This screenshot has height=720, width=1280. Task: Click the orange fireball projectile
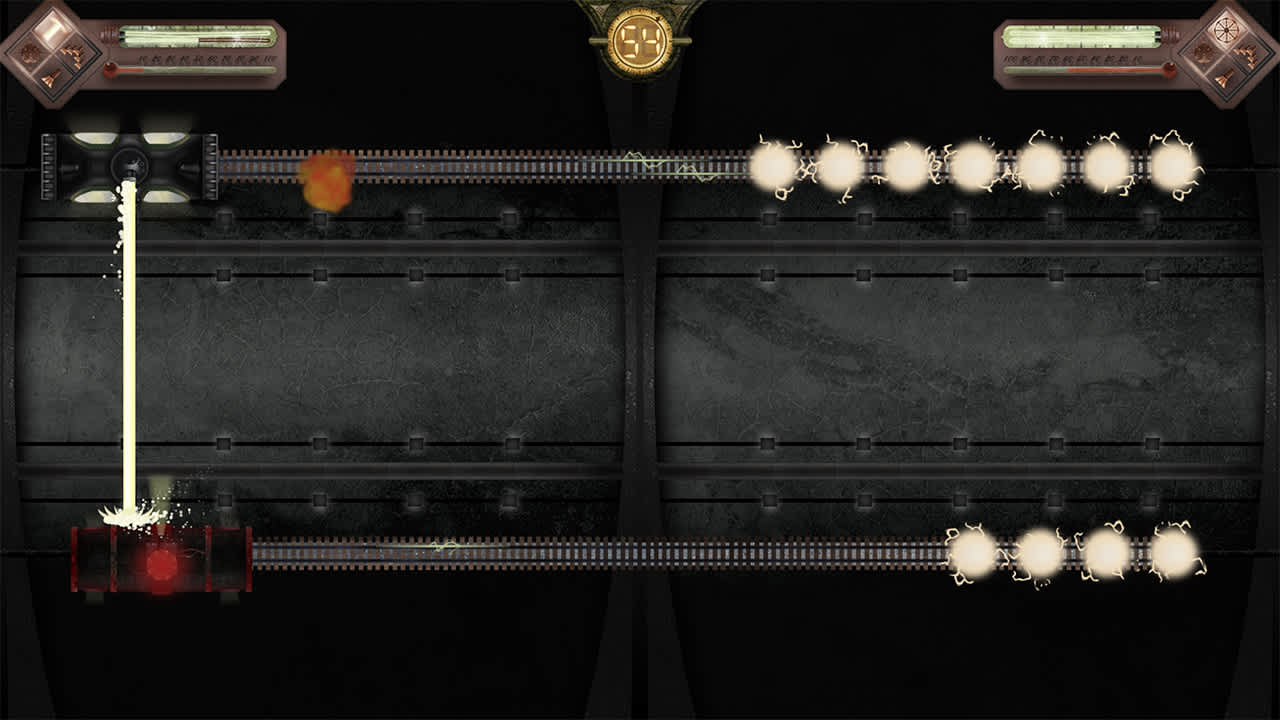pos(326,180)
